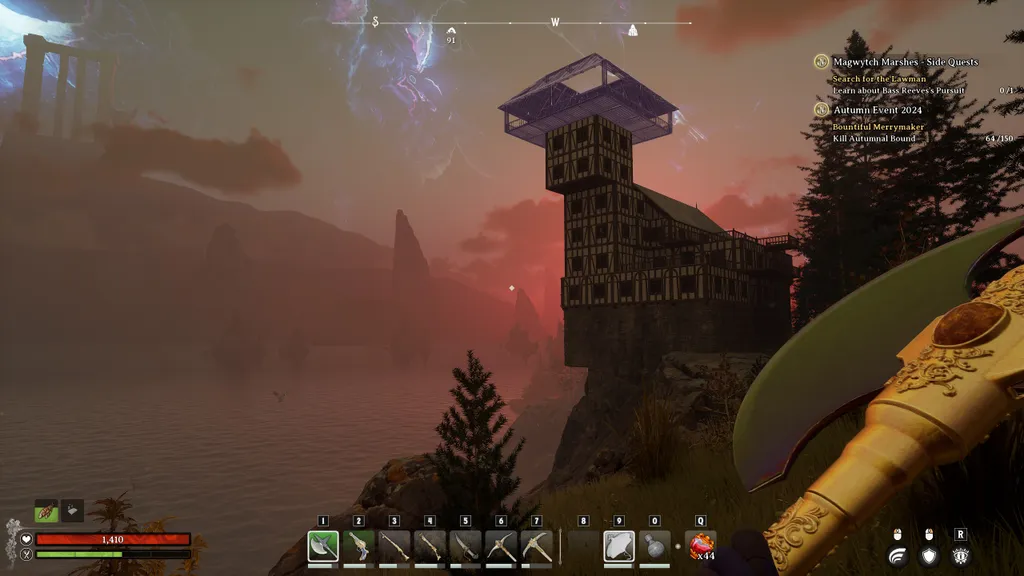1024x576 pixels.
Task: Click the green food buff status icon
Action: [47, 510]
